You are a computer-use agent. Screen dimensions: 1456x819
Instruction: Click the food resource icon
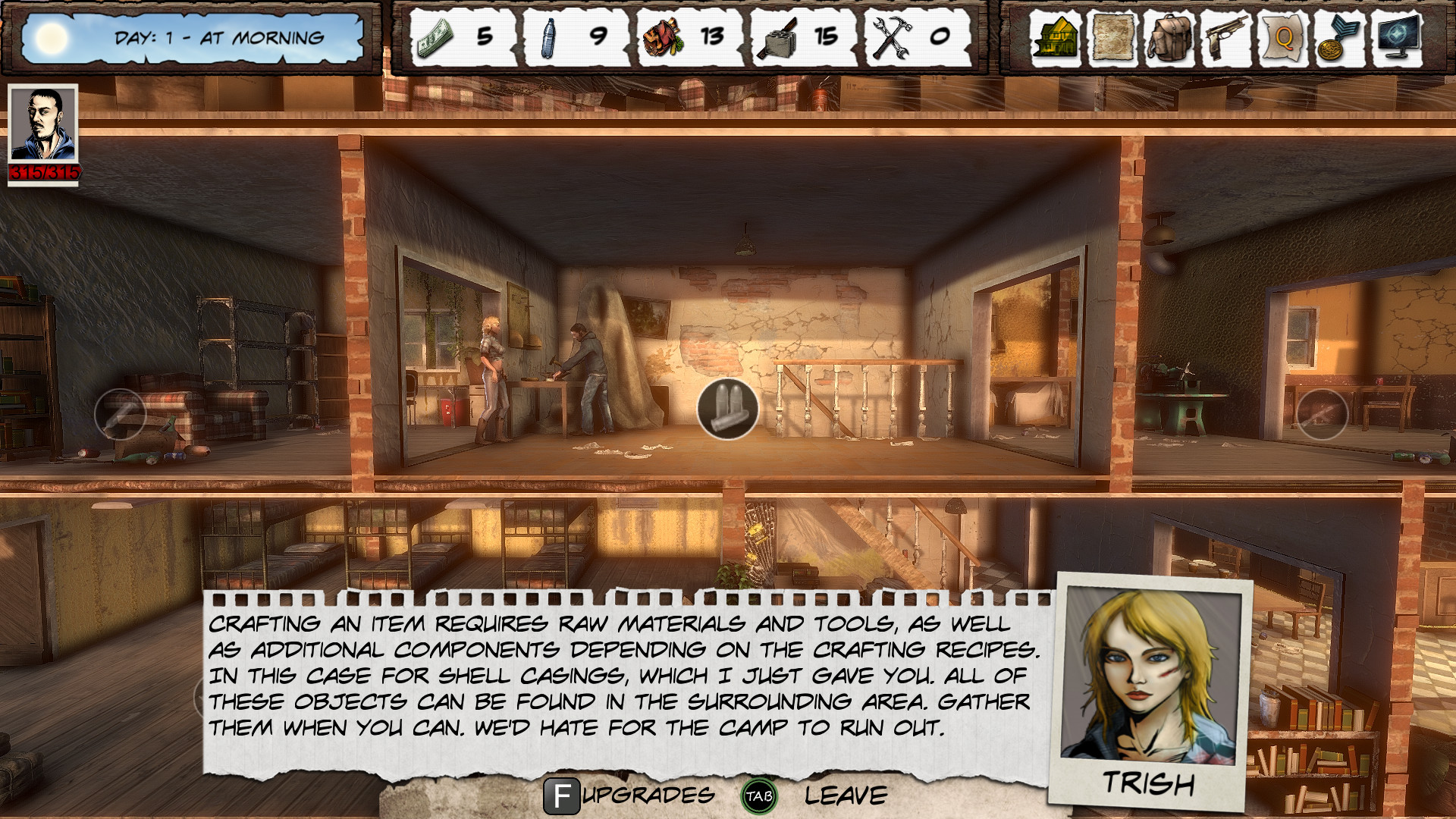[662, 36]
